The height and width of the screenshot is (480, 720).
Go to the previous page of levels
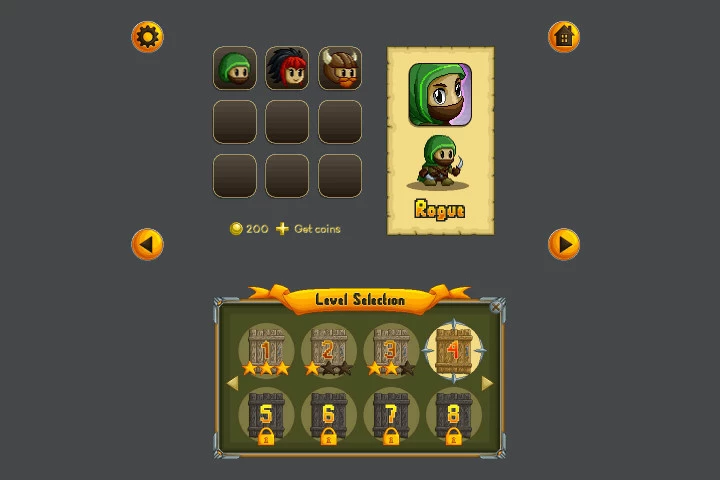tap(232, 383)
